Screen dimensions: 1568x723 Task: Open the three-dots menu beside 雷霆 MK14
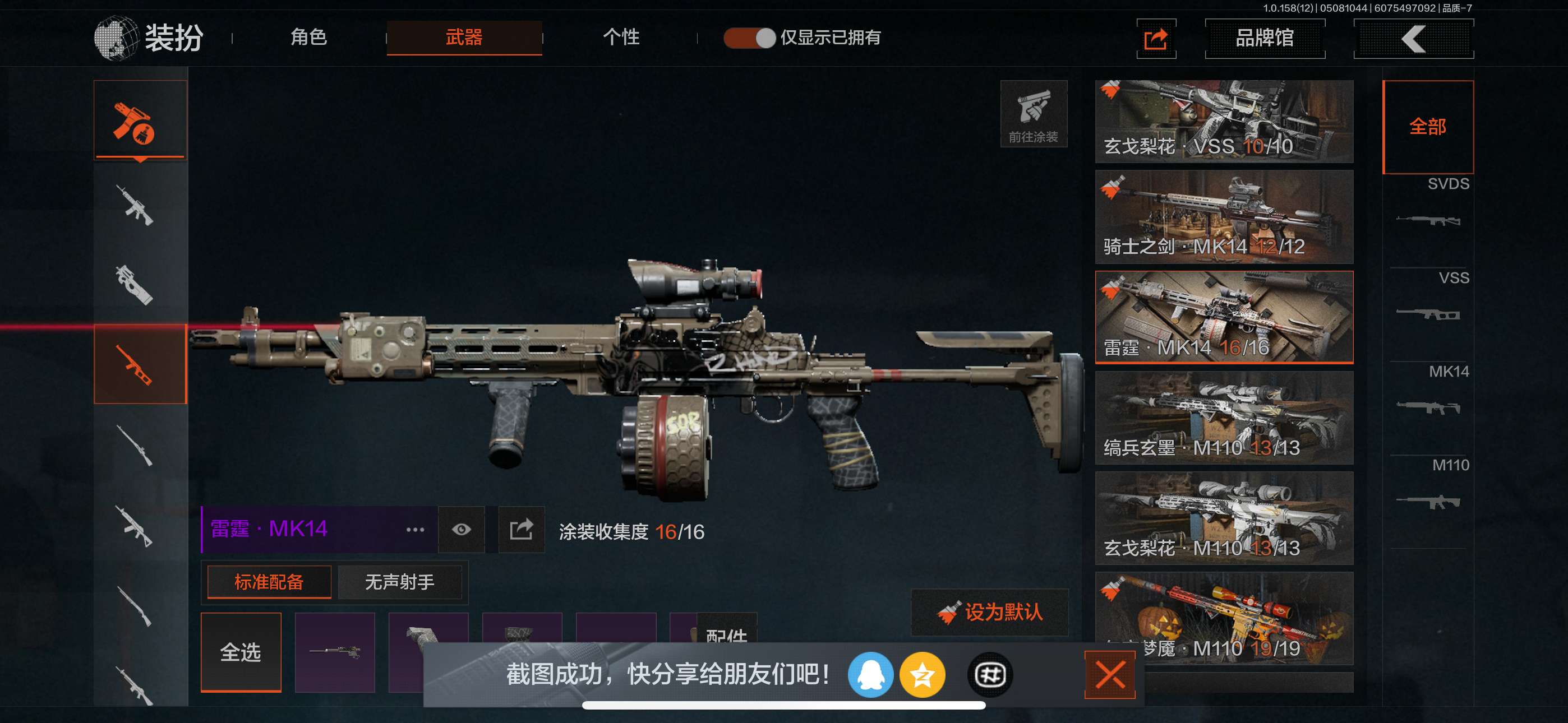click(x=415, y=530)
